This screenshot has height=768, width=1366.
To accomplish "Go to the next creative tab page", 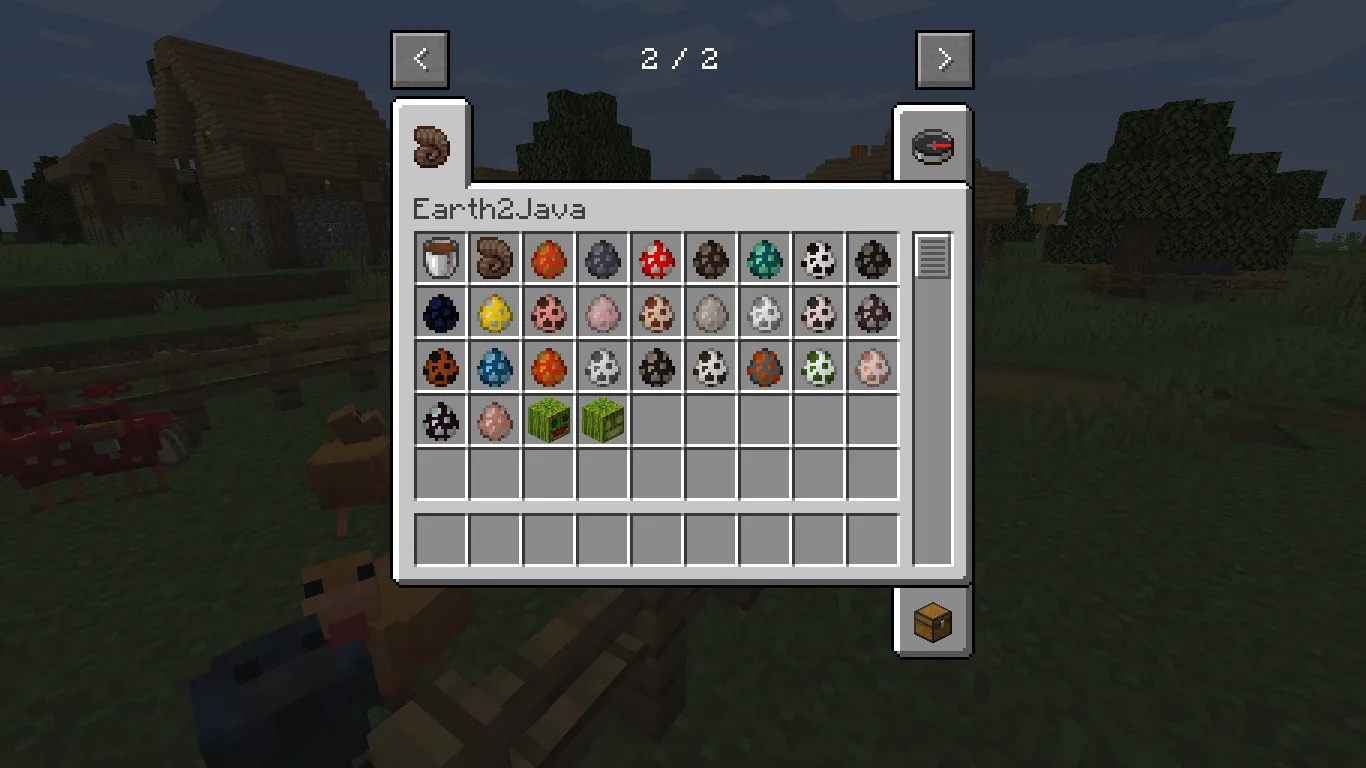I will tap(943, 58).
